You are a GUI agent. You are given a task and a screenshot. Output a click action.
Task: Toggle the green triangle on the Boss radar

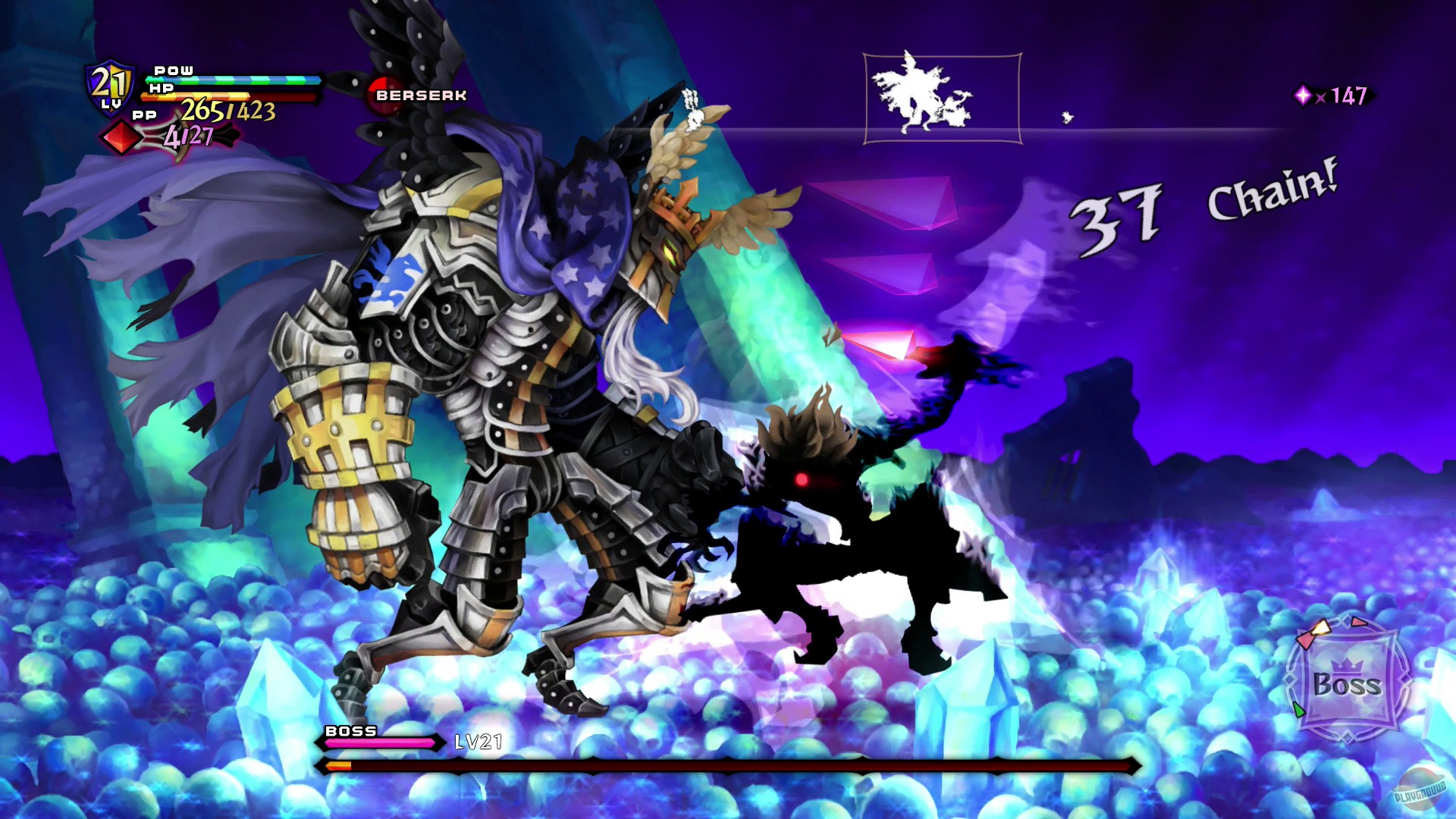(1299, 711)
